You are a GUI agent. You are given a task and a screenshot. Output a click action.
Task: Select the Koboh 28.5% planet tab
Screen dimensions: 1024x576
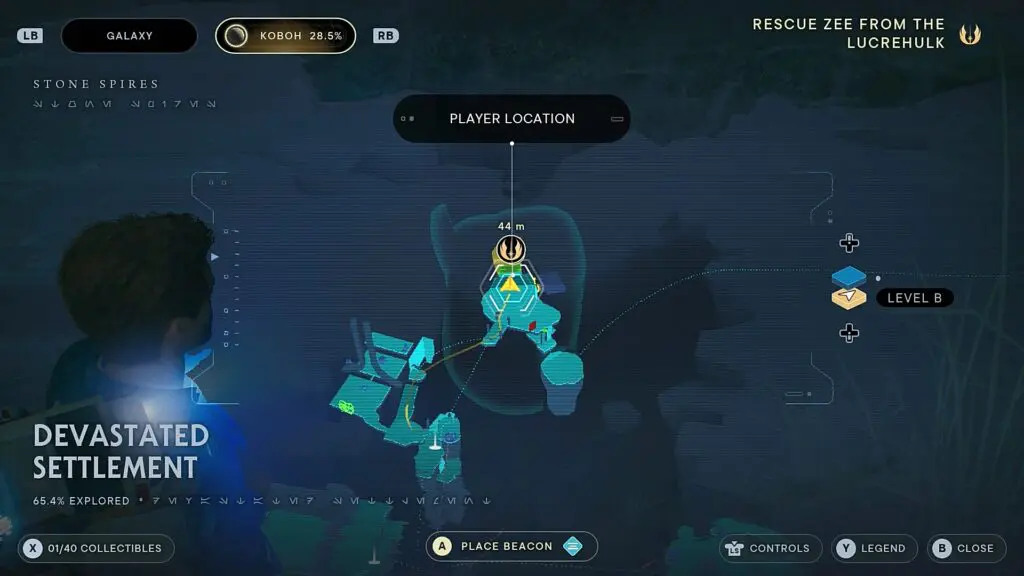[x=285, y=36]
